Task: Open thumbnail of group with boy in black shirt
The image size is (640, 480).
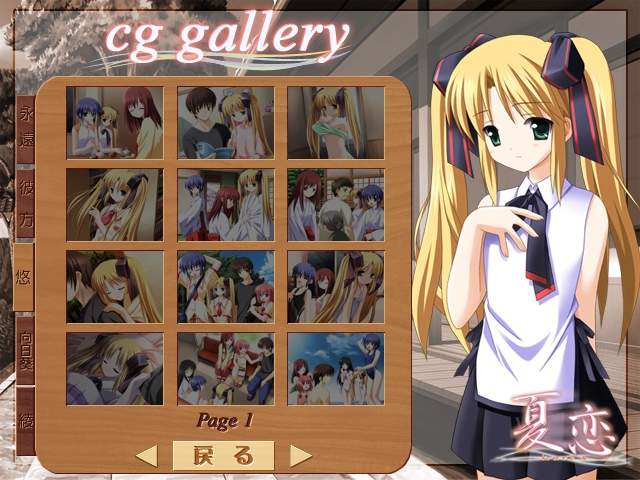Action: point(225,286)
